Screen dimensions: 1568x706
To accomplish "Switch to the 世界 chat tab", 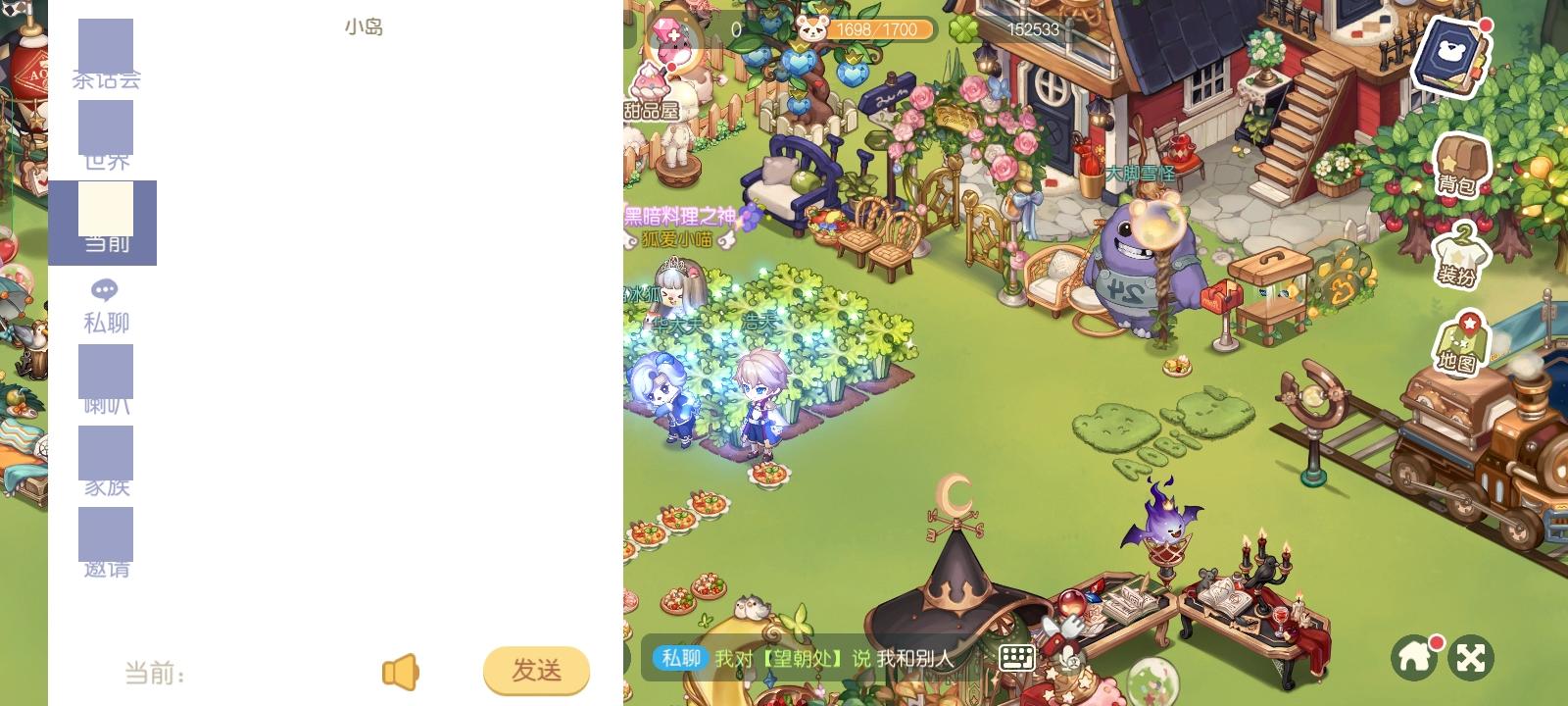I will (105, 130).
